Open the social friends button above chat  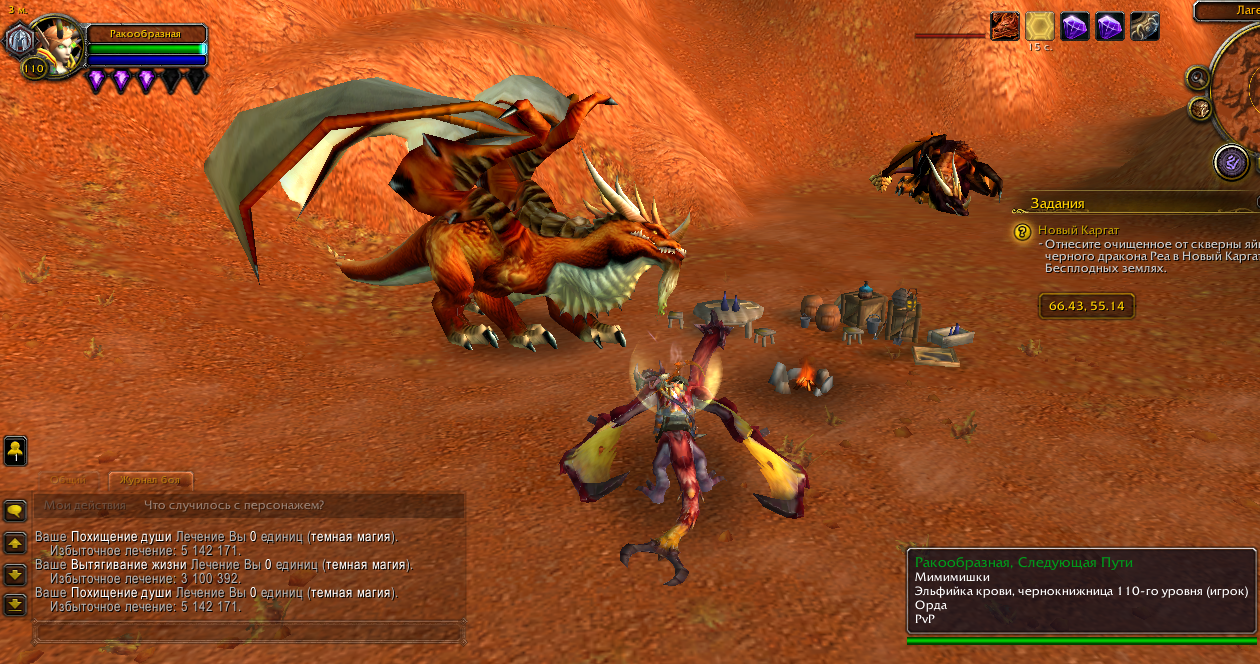[x=15, y=451]
